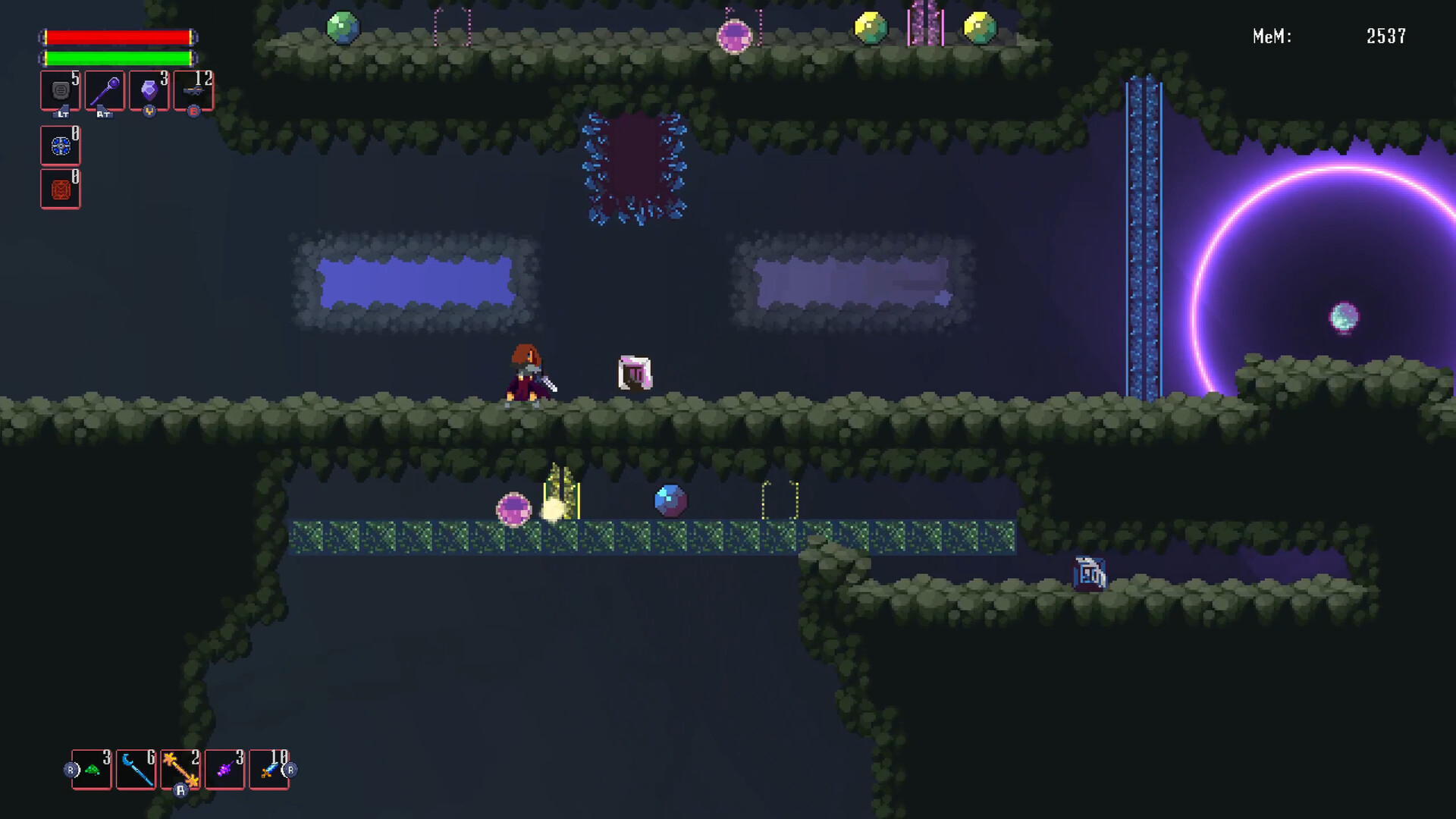
Task: Click the left R button bubble on hotbar
Action: 70,769
